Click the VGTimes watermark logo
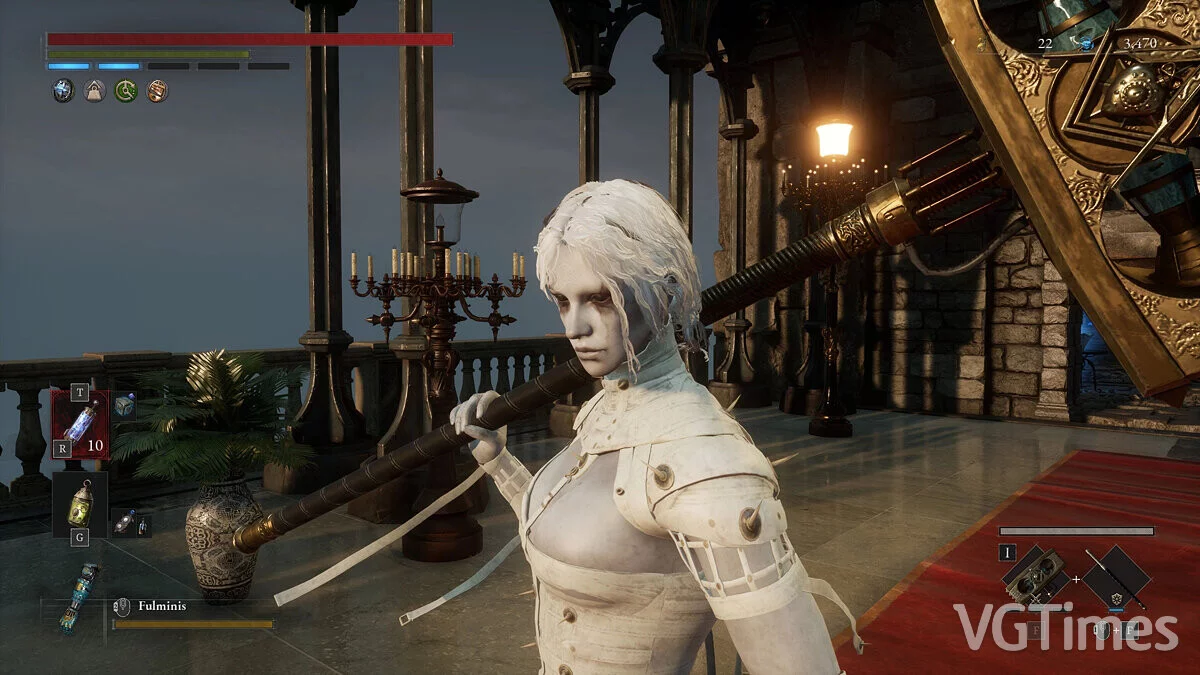This screenshot has width=1200, height=675. tap(1066, 627)
